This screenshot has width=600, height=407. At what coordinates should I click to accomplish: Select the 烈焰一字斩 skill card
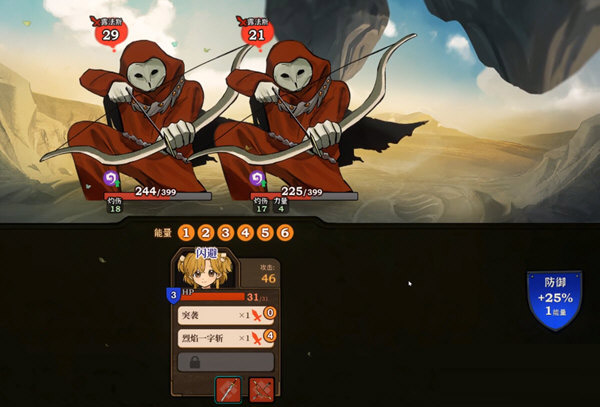[x=219, y=338]
